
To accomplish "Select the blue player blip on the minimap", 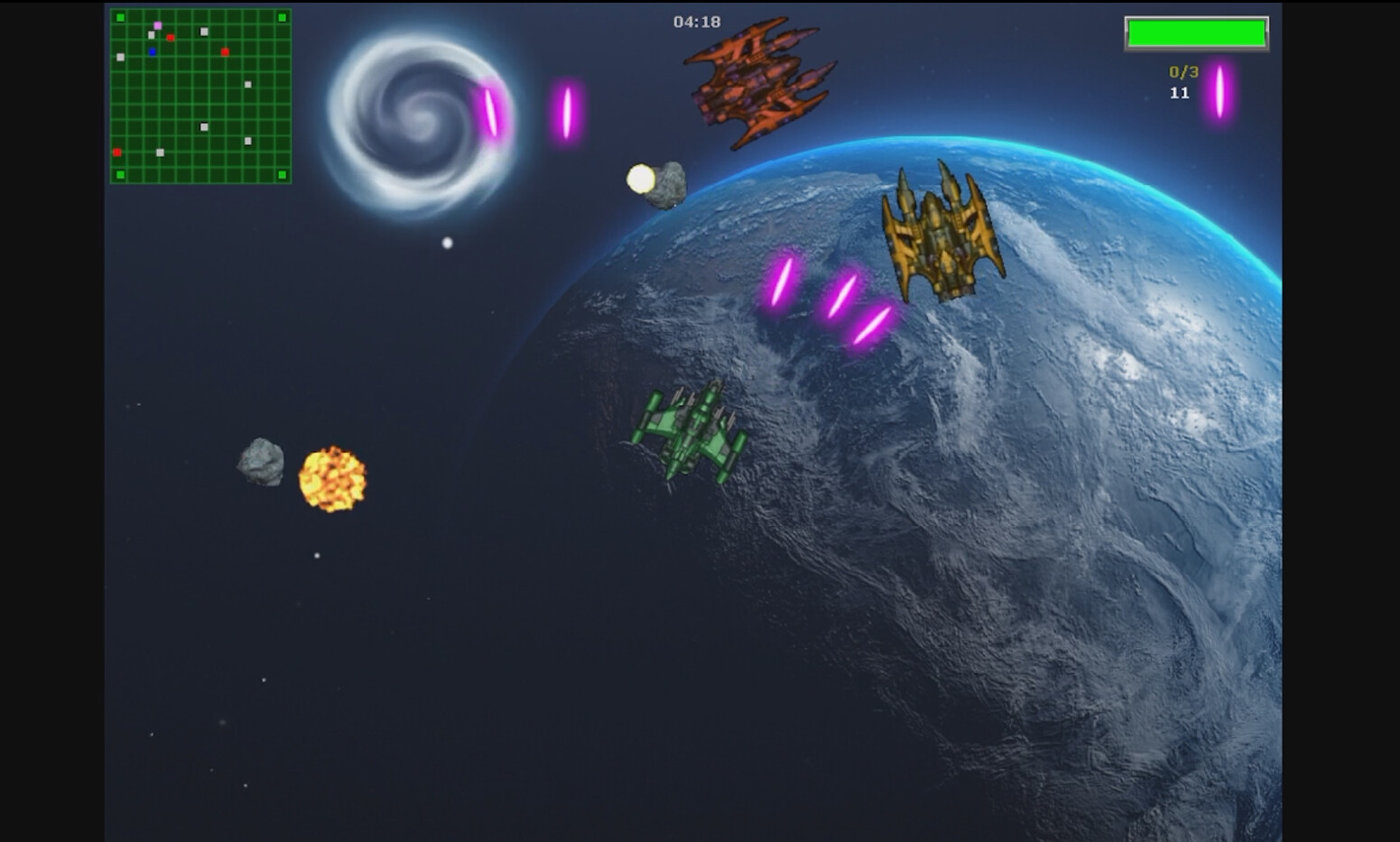I will [x=153, y=51].
